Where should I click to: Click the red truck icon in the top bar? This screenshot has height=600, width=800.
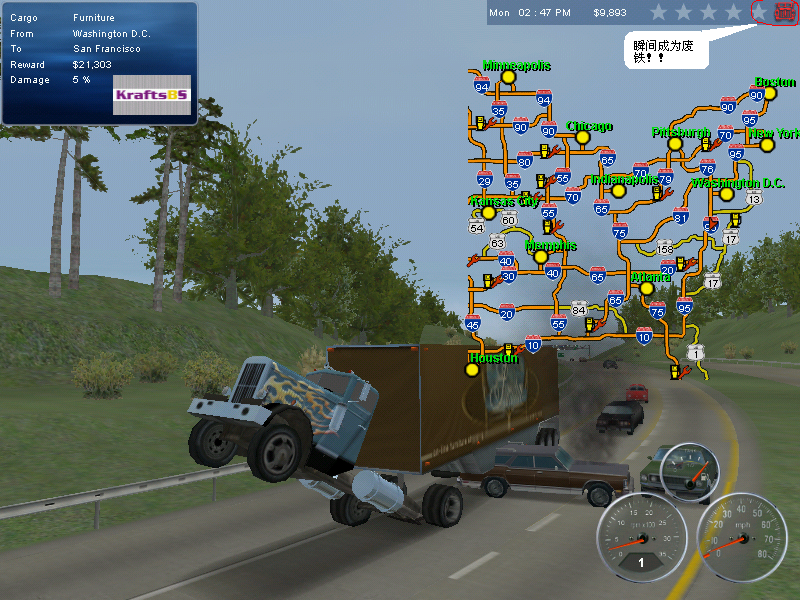click(785, 12)
